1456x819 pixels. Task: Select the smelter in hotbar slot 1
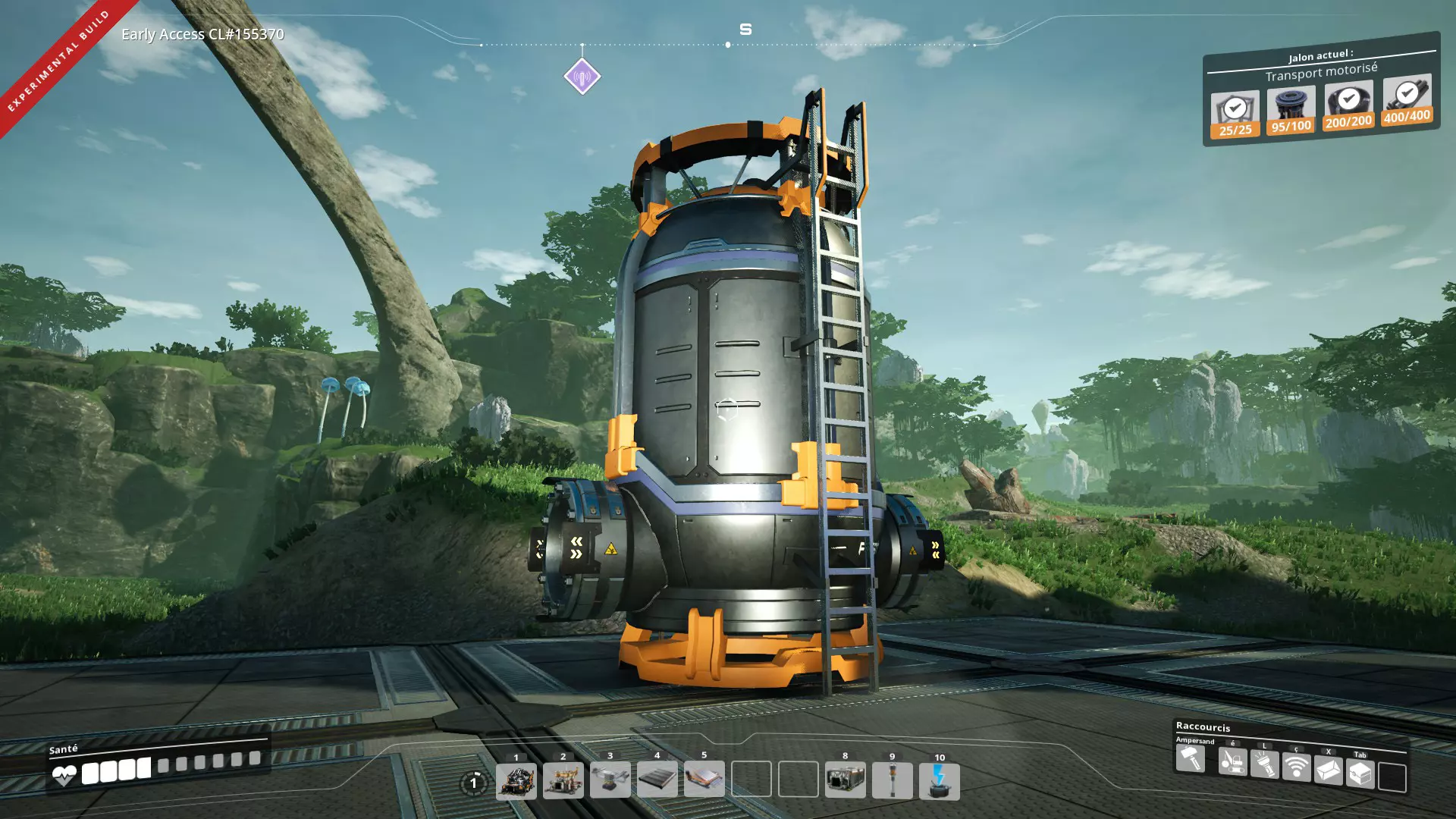pyautogui.click(x=516, y=781)
